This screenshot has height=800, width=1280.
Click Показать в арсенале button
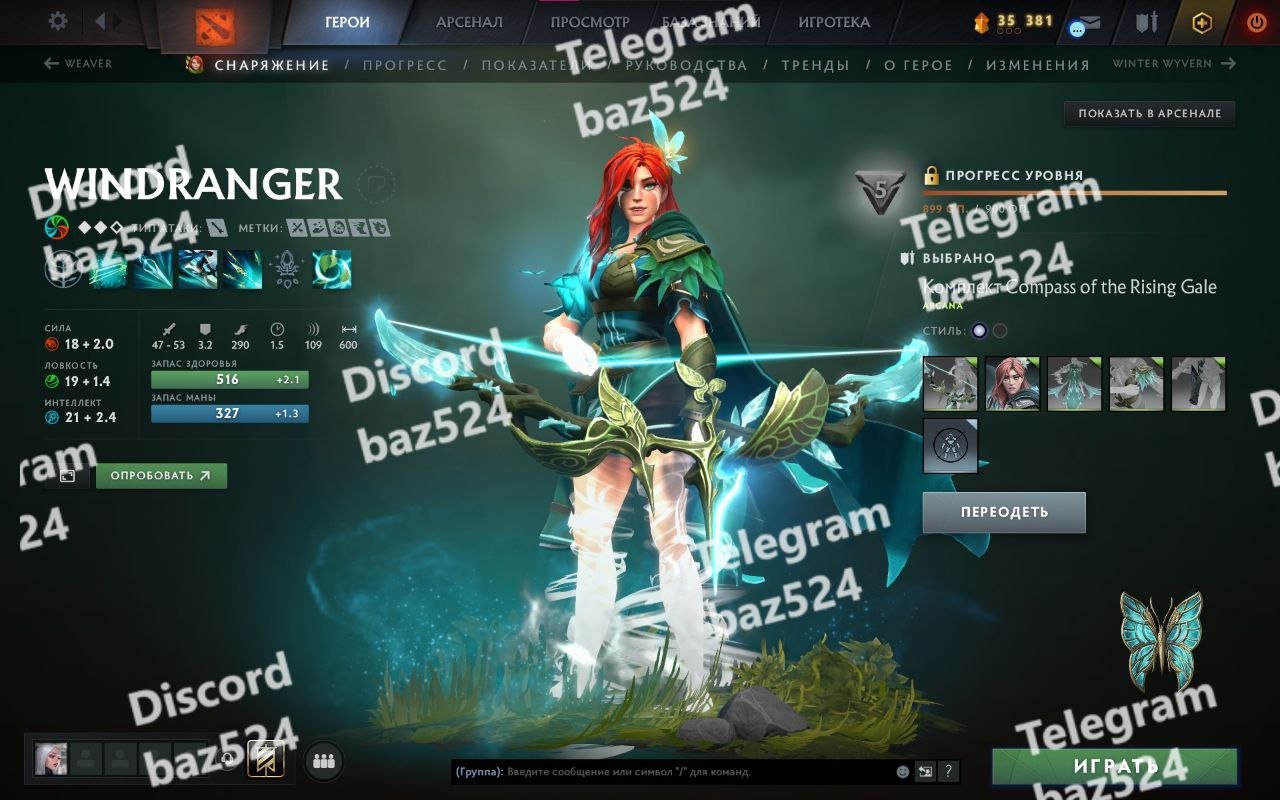tap(1149, 114)
